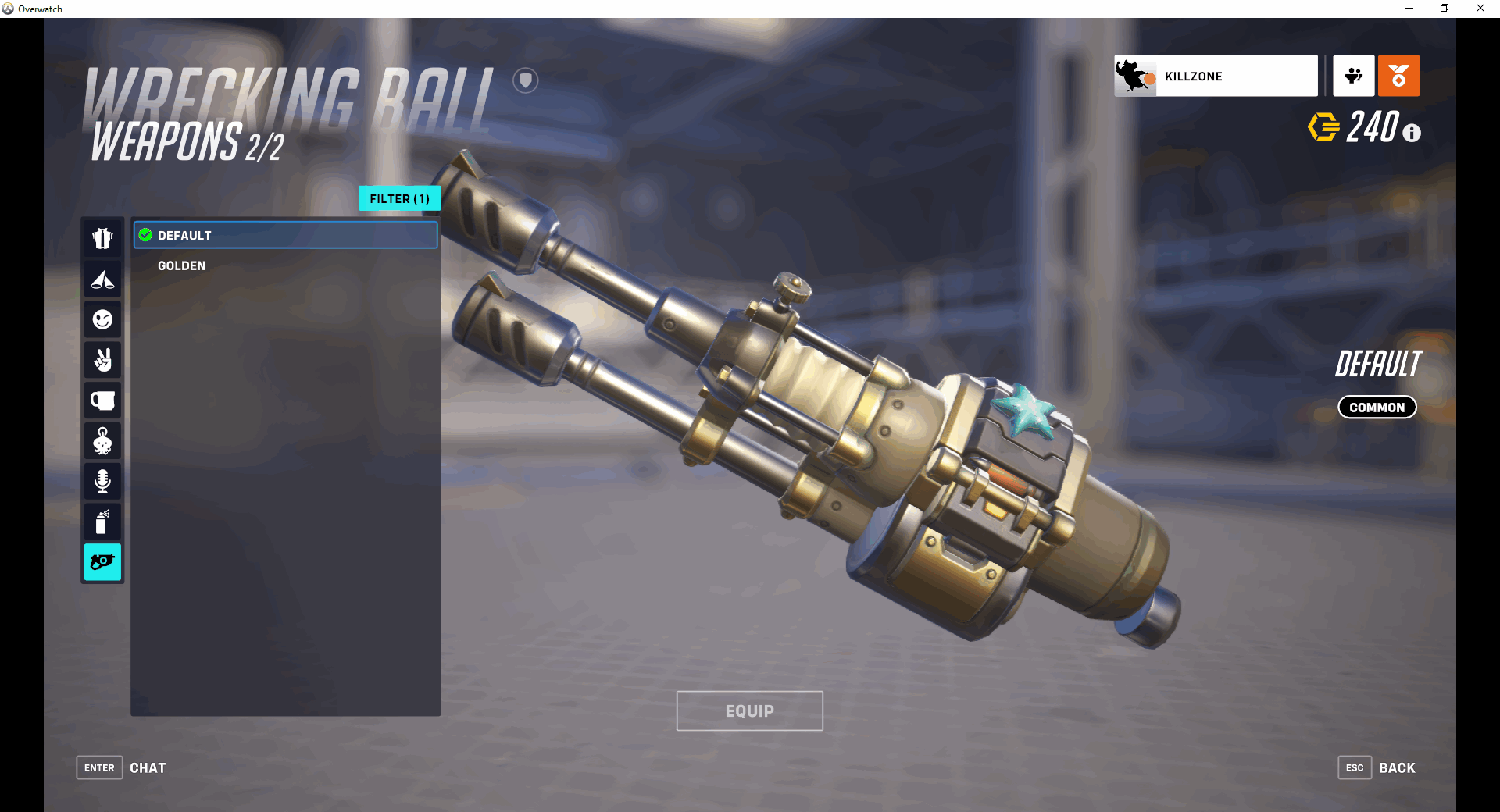
Task: Switch to the orange challenges medal view
Action: point(1398,76)
